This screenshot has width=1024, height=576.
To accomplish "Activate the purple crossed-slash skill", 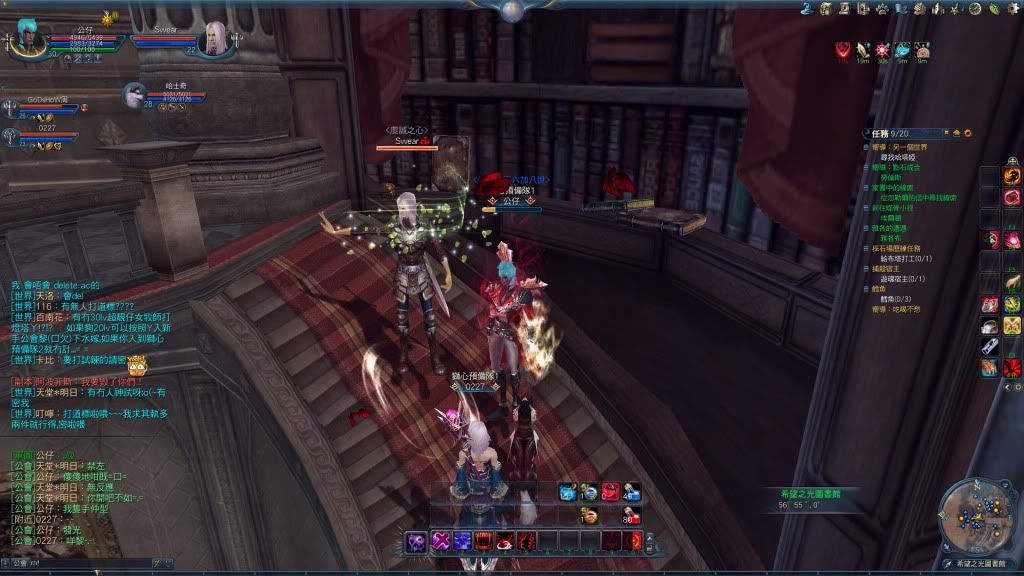I will pyautogui.click(x=439, y=541).
